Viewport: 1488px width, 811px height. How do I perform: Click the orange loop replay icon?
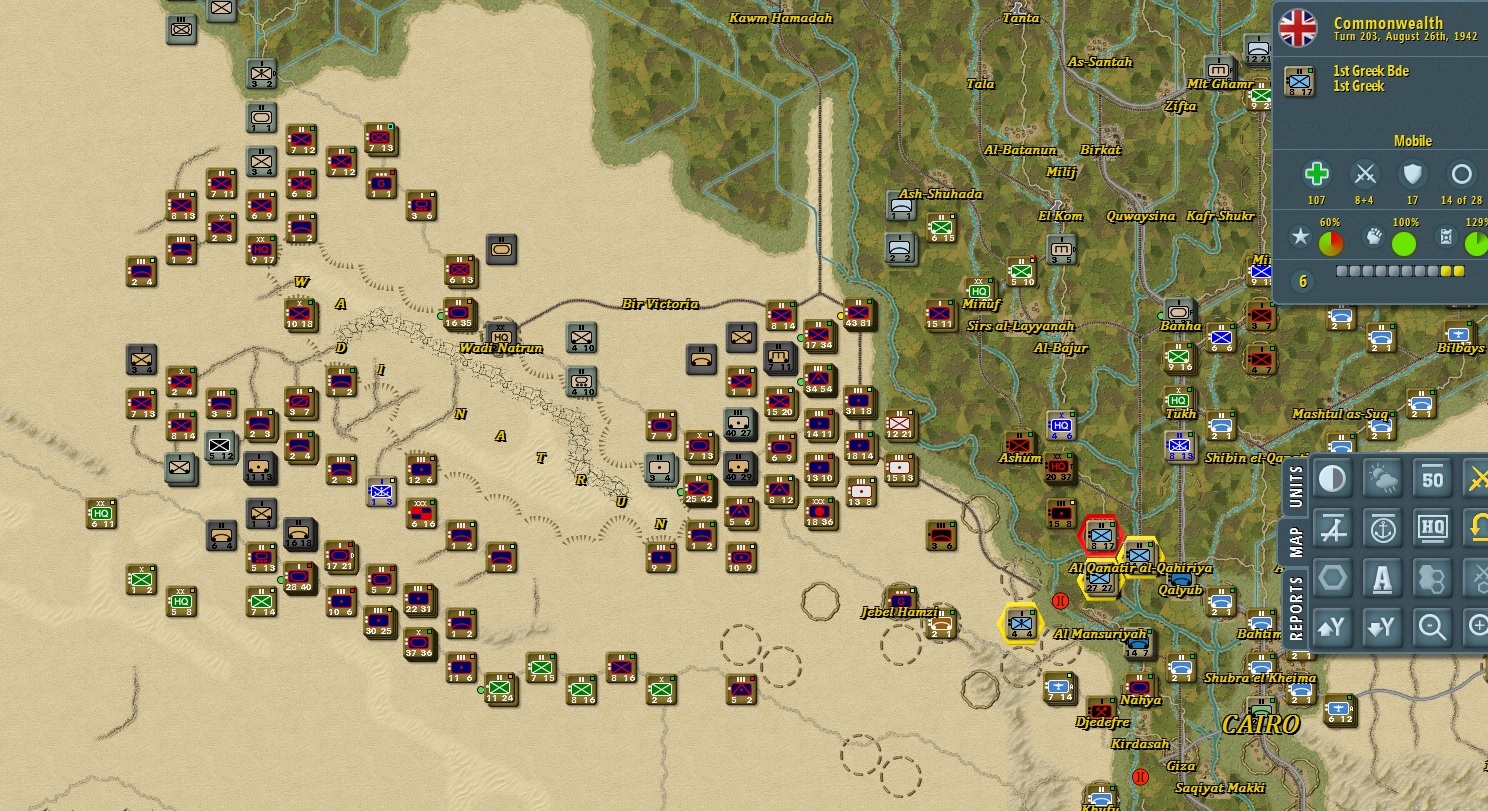pyautogui.click(x=1478, y=528)
